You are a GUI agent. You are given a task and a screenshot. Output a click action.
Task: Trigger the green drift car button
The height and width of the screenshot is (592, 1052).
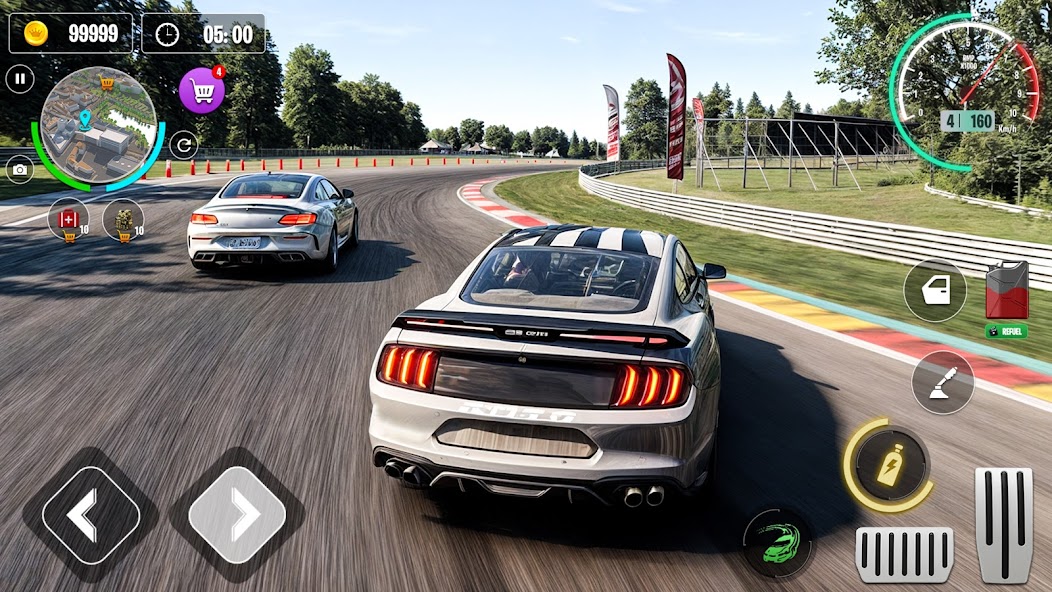click(x=777, y=543)
